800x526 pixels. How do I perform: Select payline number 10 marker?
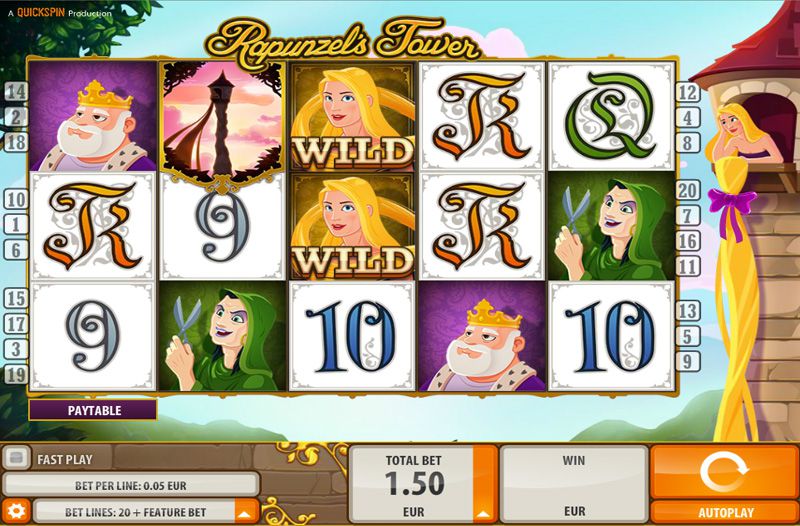click(x=16, y=200)
